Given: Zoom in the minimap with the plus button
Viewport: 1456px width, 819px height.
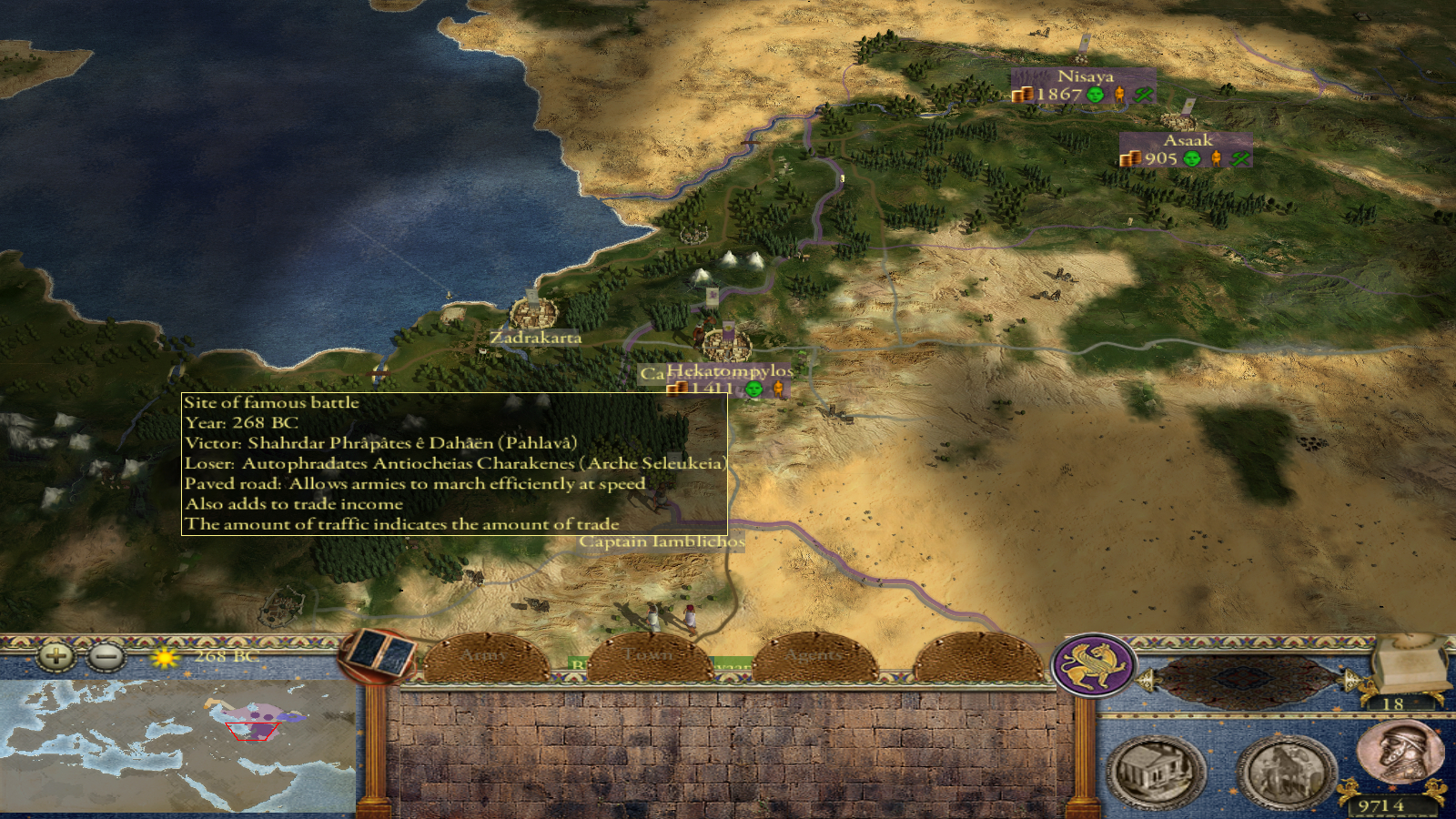Looking at the screenshot, I should point(56,655).
